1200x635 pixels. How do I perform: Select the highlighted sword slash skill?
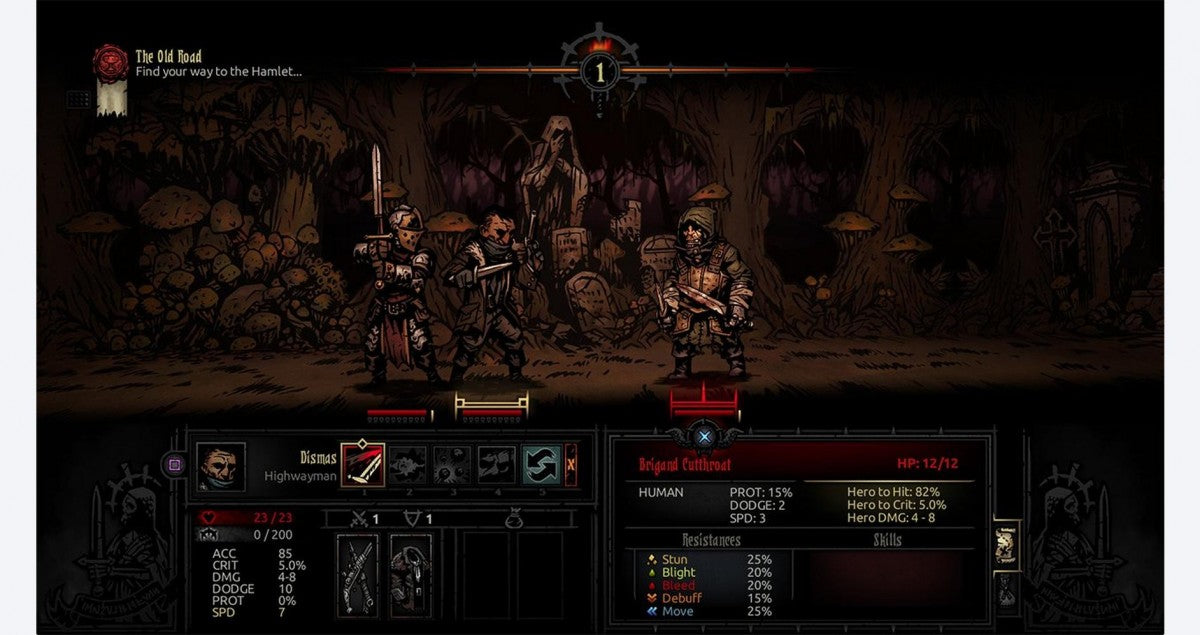[x=363, y=465]
